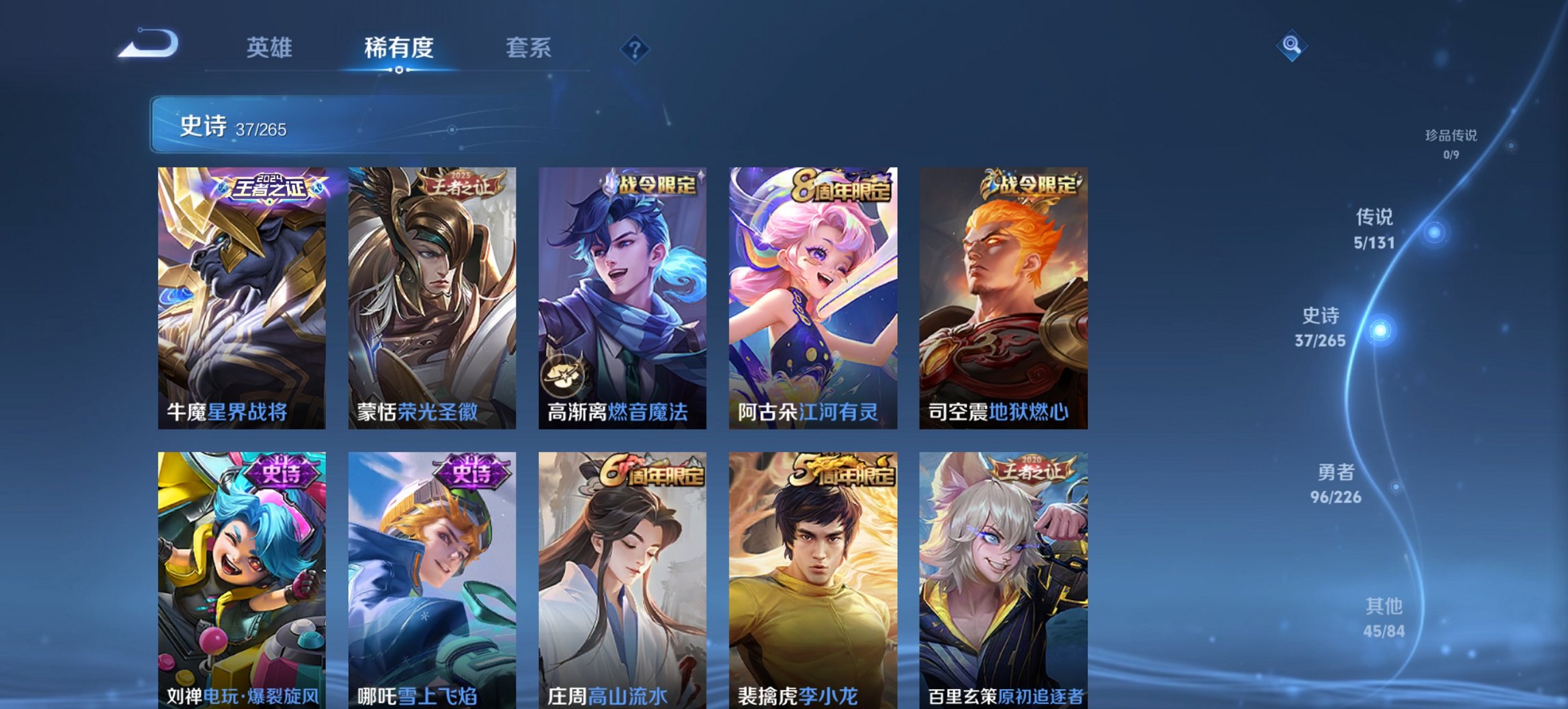
Task: Click the back arrow icon top-left
Action: click(x=149, y=44)
